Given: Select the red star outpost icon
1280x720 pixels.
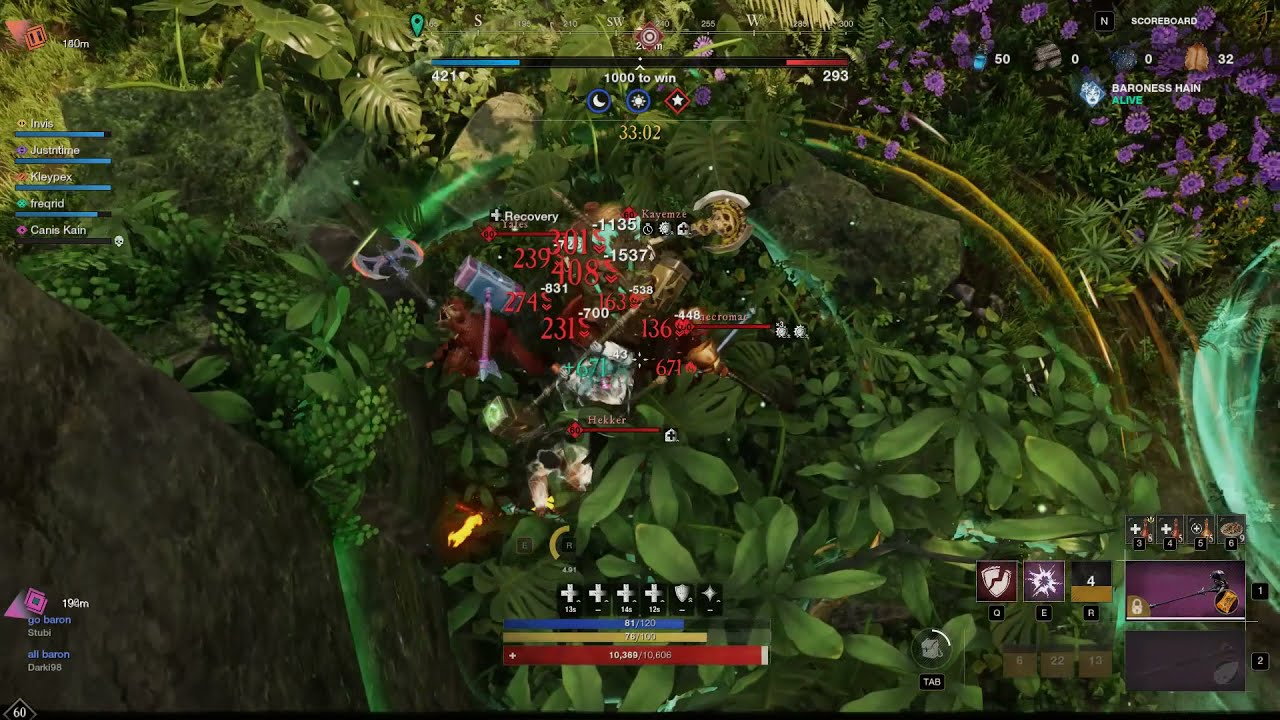Looking at the screenshot, I should pyautogui.click(x=677, y=101).
